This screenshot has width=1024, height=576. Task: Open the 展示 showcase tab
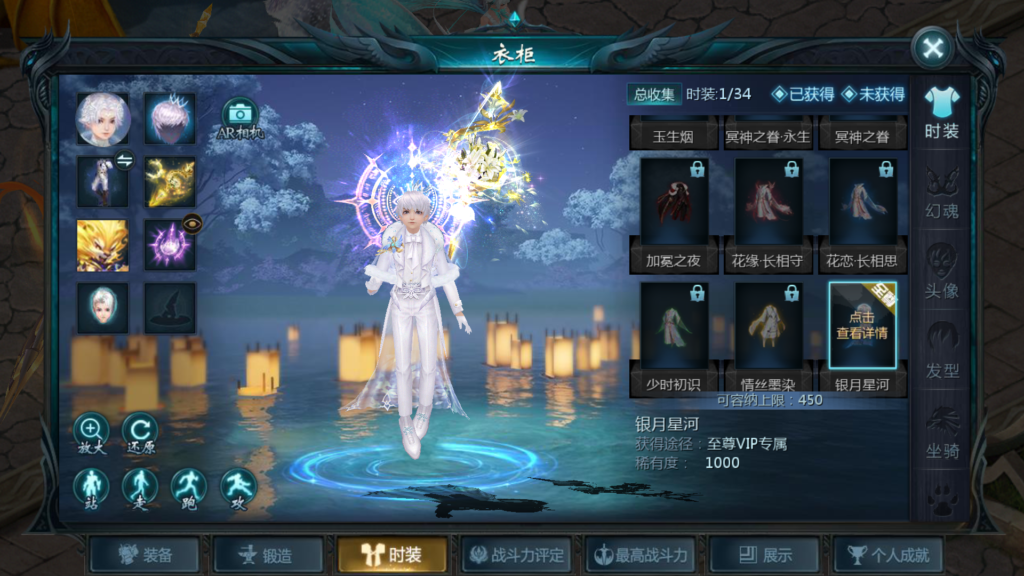(x=764, y=555)
